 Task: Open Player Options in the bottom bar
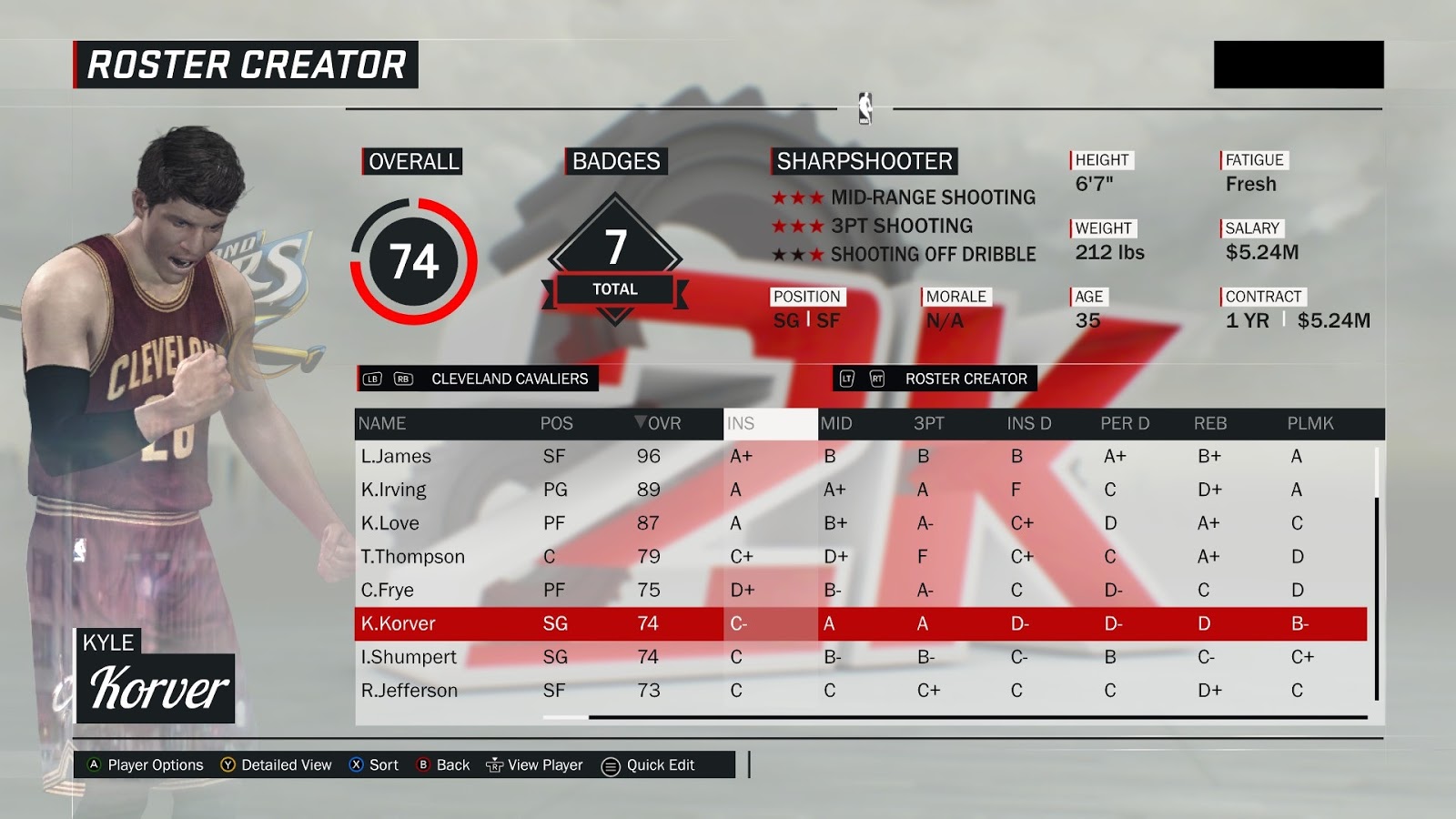pyautogui.click(x=146, y=765)
